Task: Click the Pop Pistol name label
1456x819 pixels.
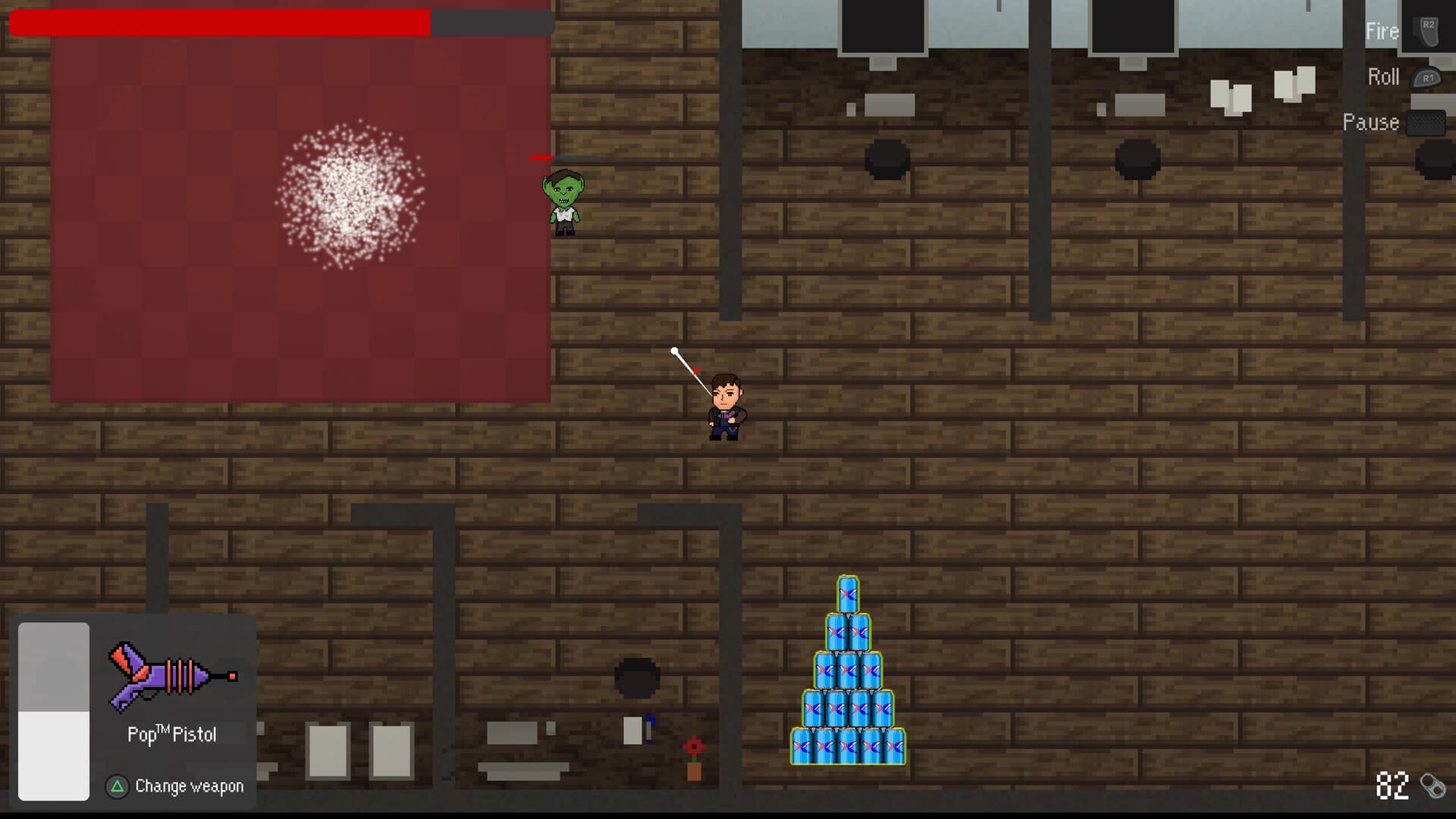Action: [173, 733]
